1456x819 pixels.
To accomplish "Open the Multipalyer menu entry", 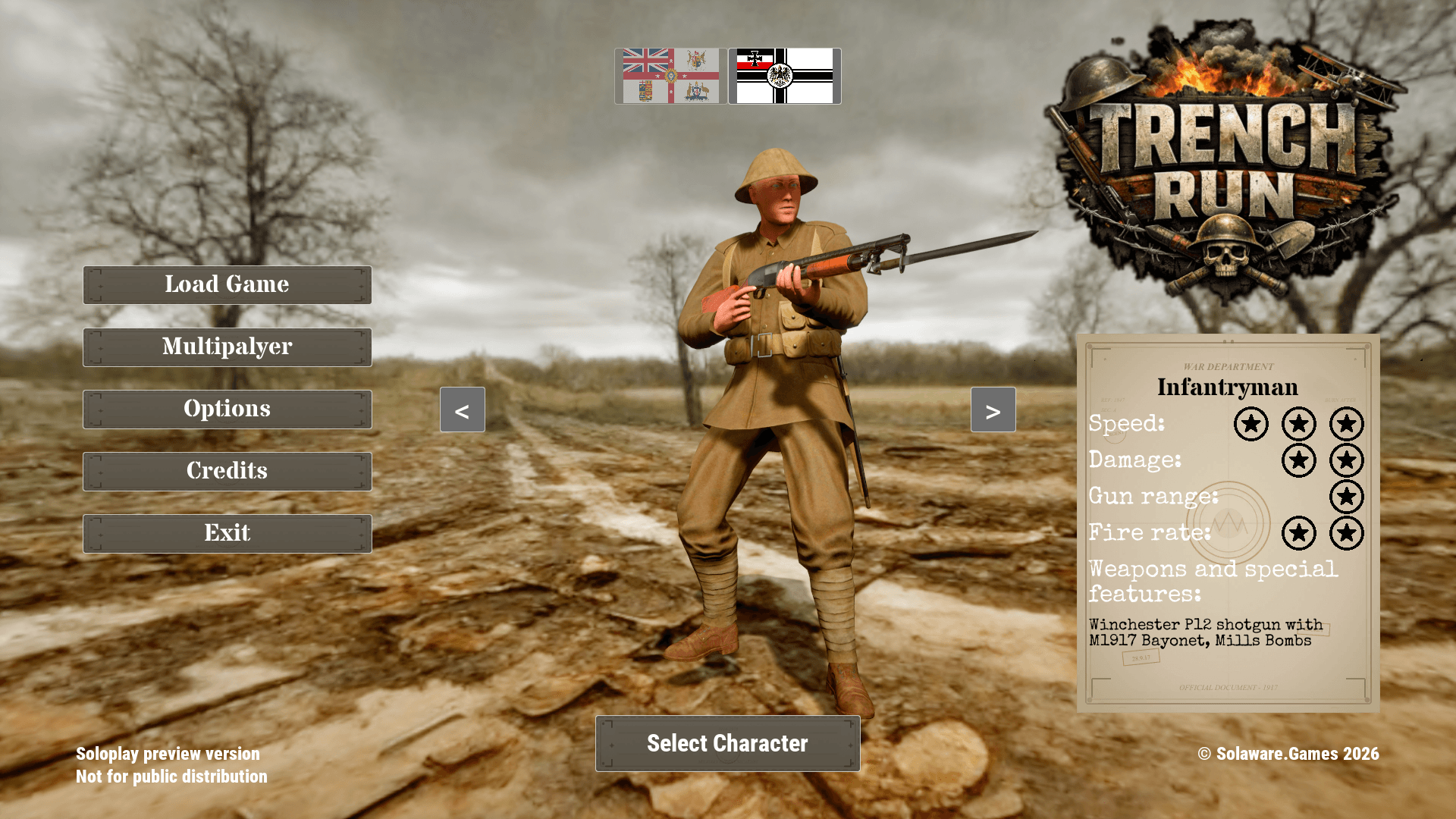I will (227, 347).
